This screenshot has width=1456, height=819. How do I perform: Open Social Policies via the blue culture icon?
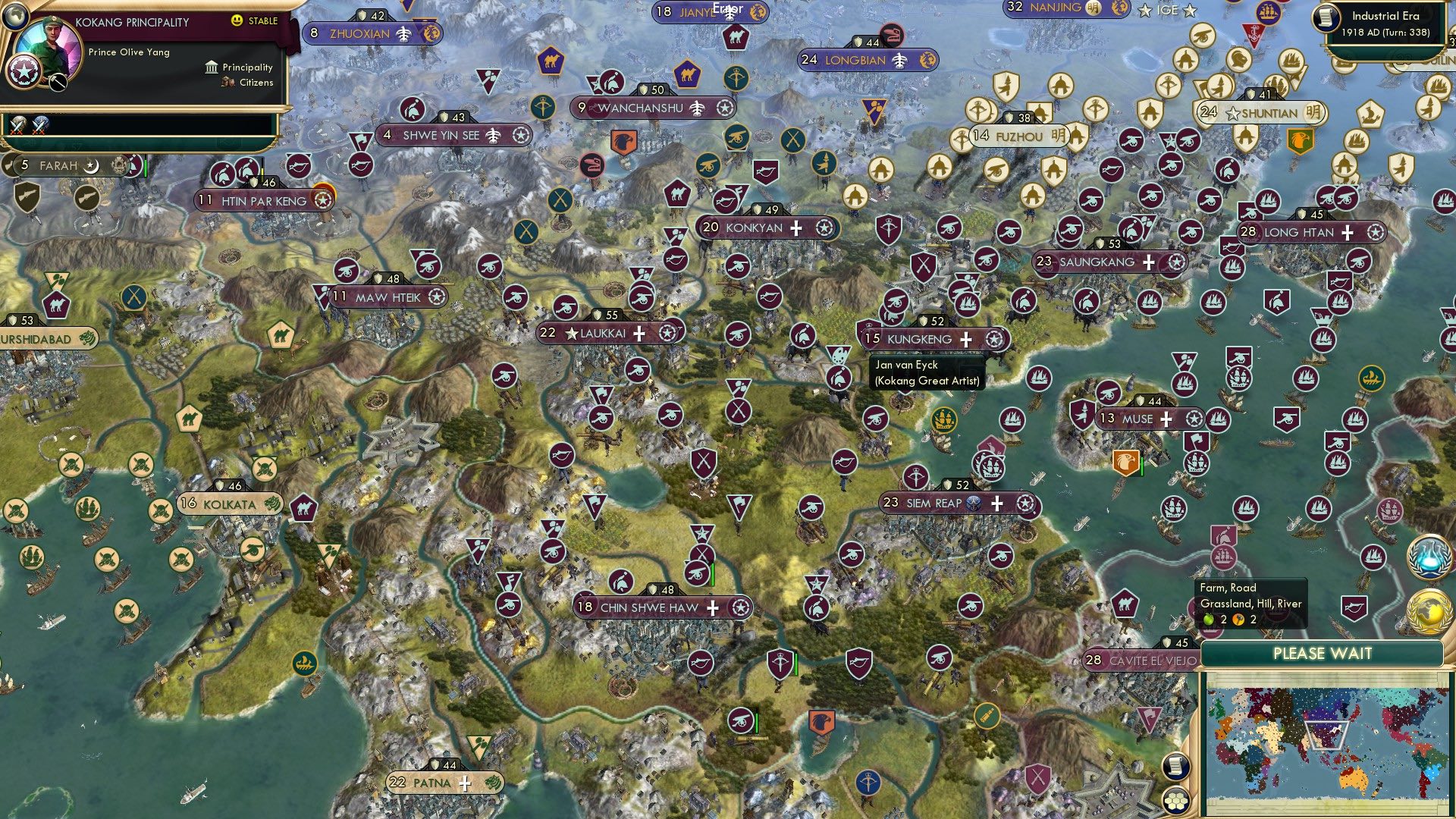click(x=1429, y=556)
